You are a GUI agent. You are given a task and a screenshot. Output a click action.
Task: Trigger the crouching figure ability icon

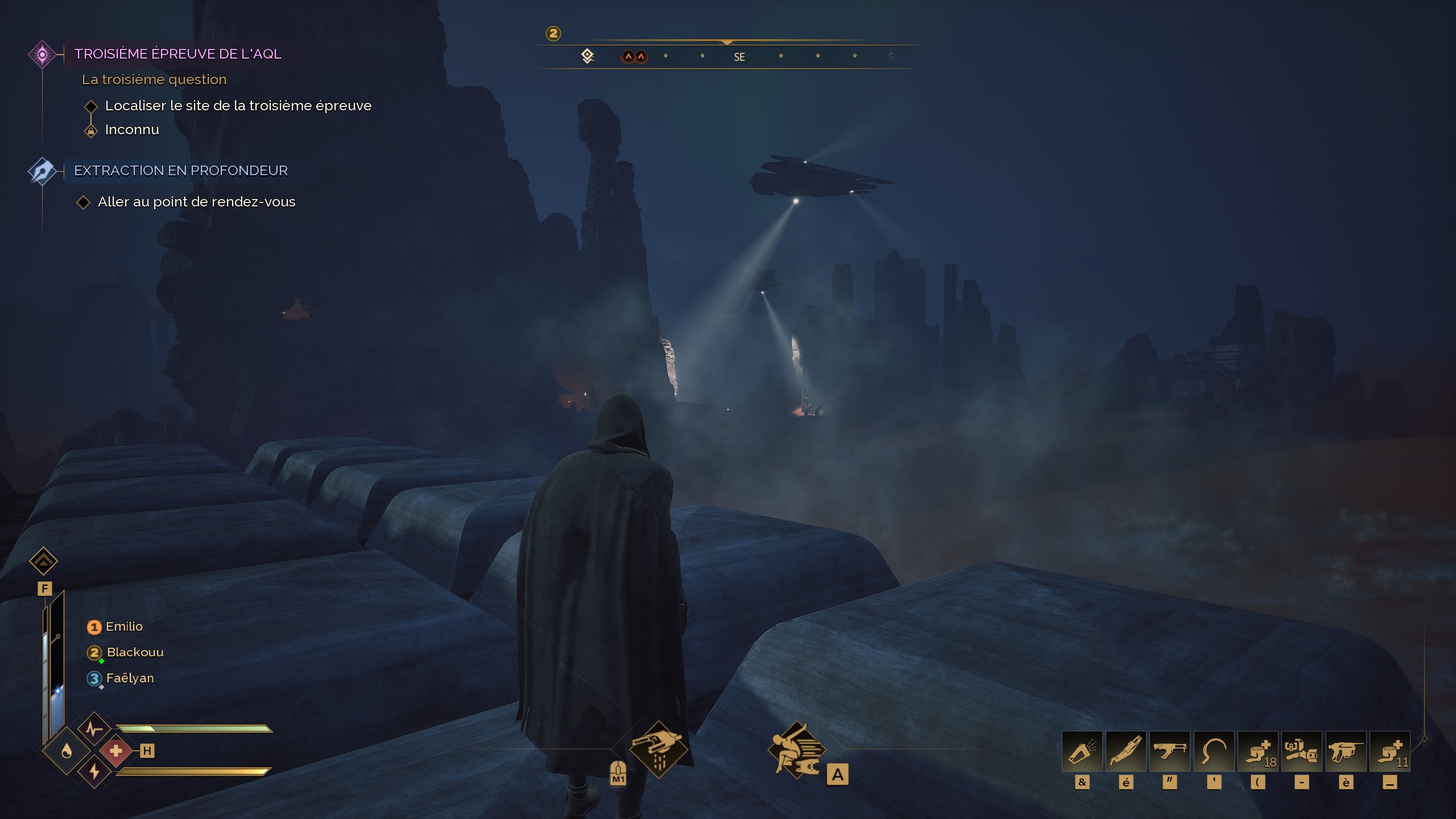click(796, 751)
